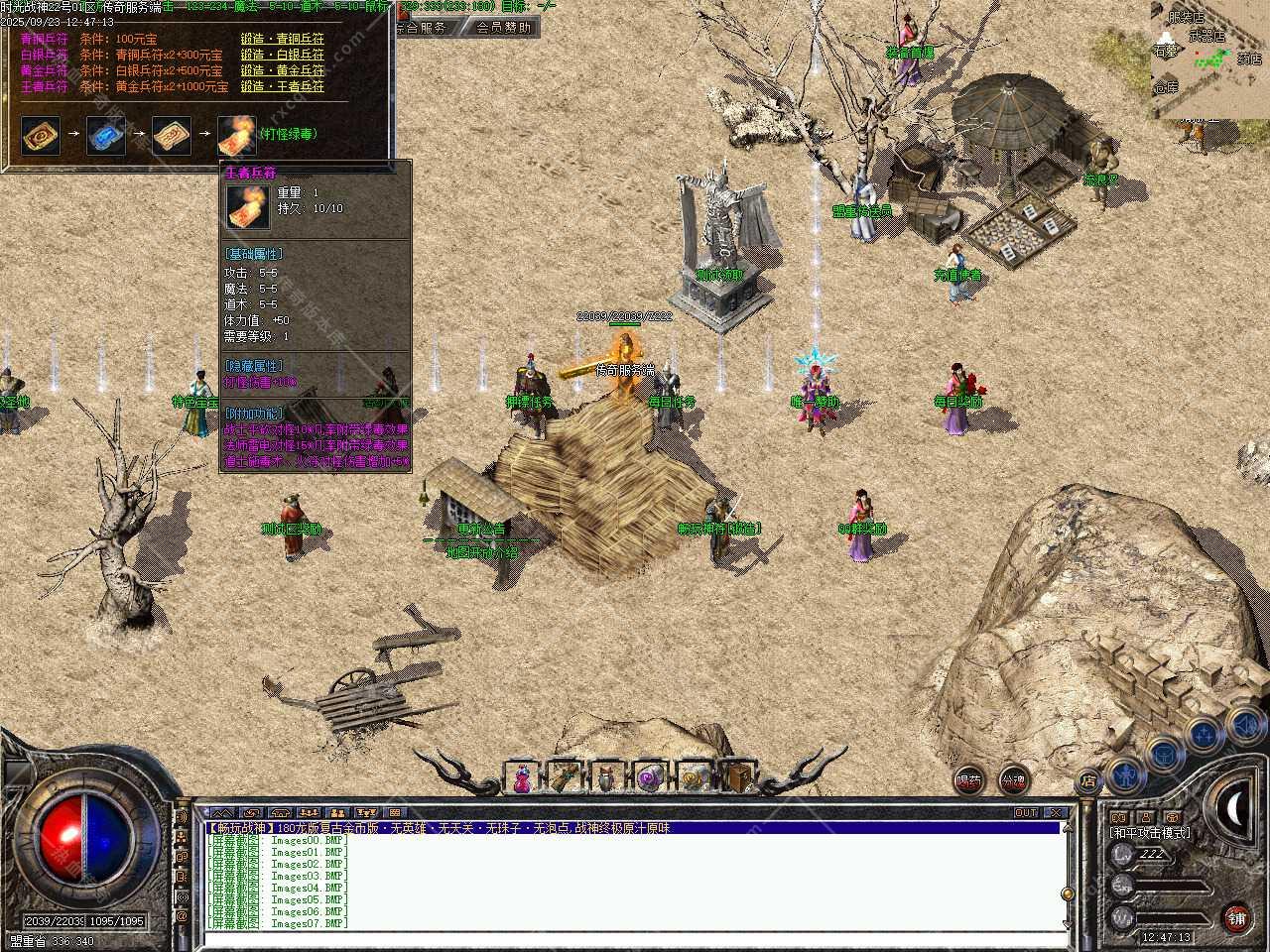
Task: Use the pink potion belt slot
Action: point(522,777)
